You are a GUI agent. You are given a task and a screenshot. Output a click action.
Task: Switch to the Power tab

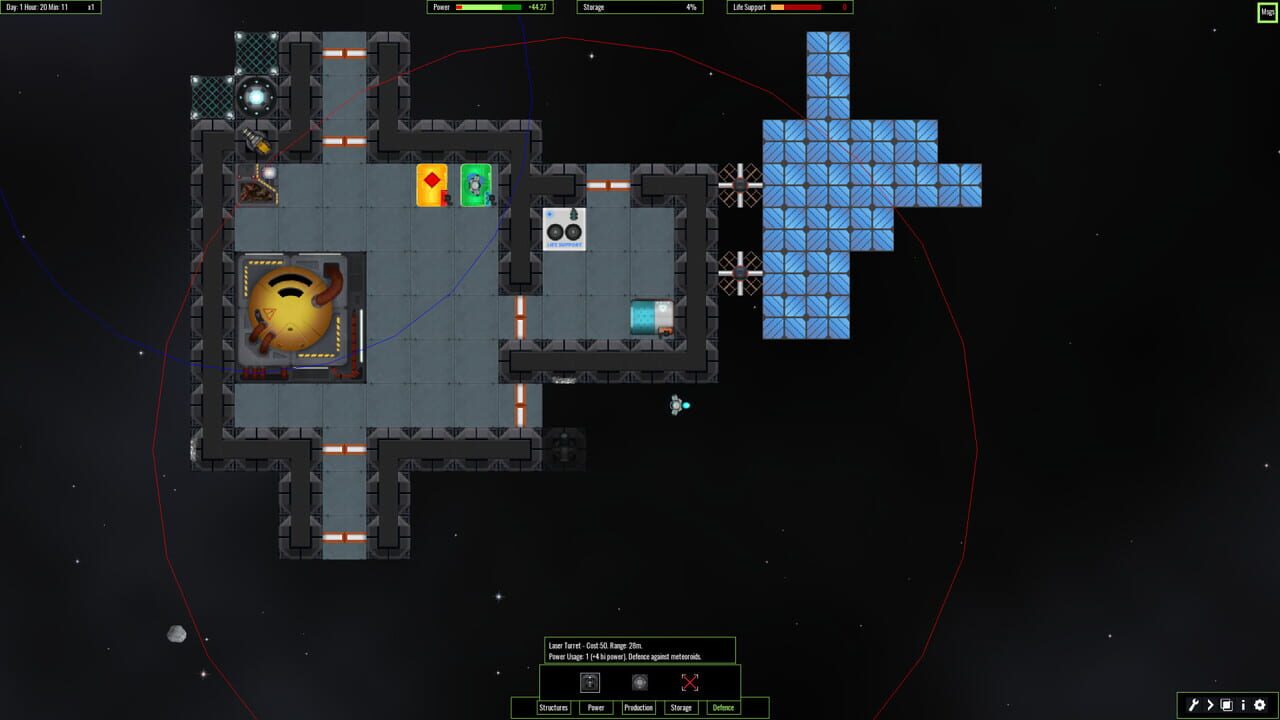tap(595, 707)
